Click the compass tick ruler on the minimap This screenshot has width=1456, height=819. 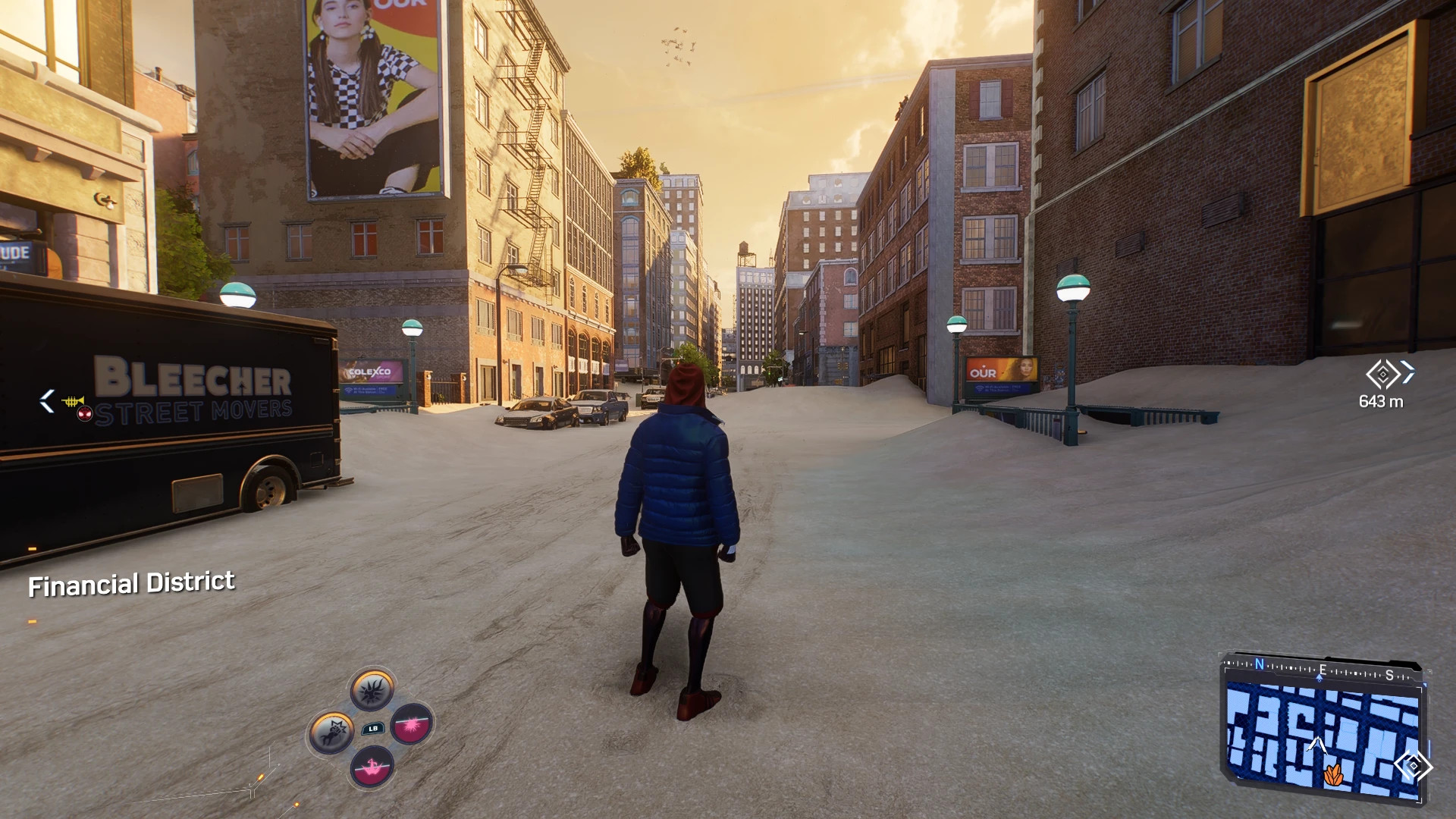(x=1288, y=667)
